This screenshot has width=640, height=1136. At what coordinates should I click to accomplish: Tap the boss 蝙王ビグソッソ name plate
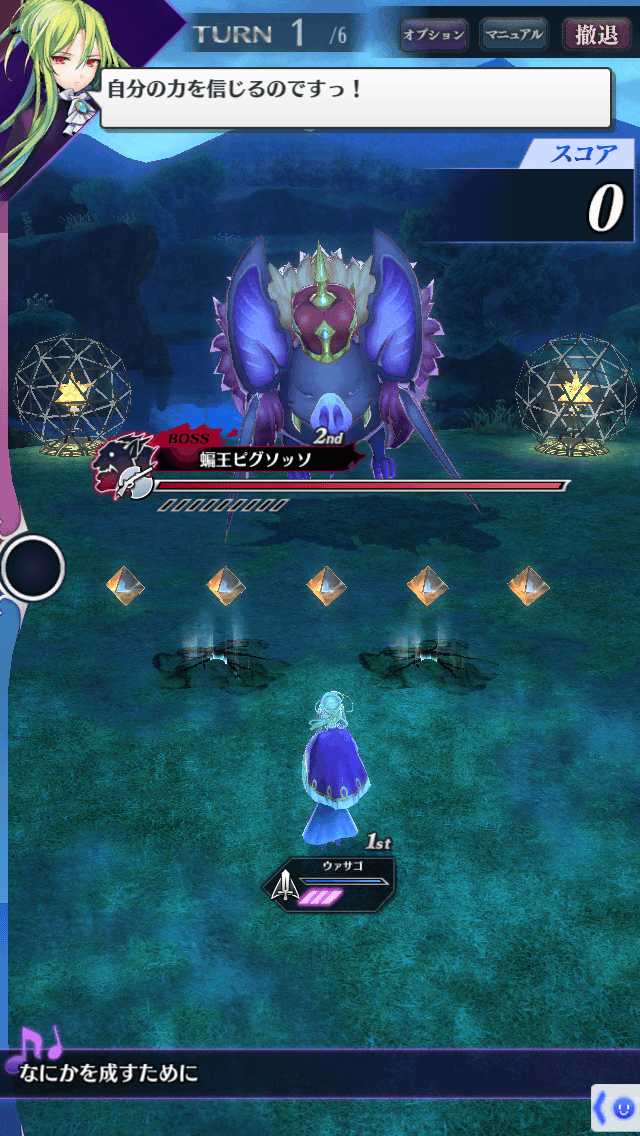click(x=254, y=459)
